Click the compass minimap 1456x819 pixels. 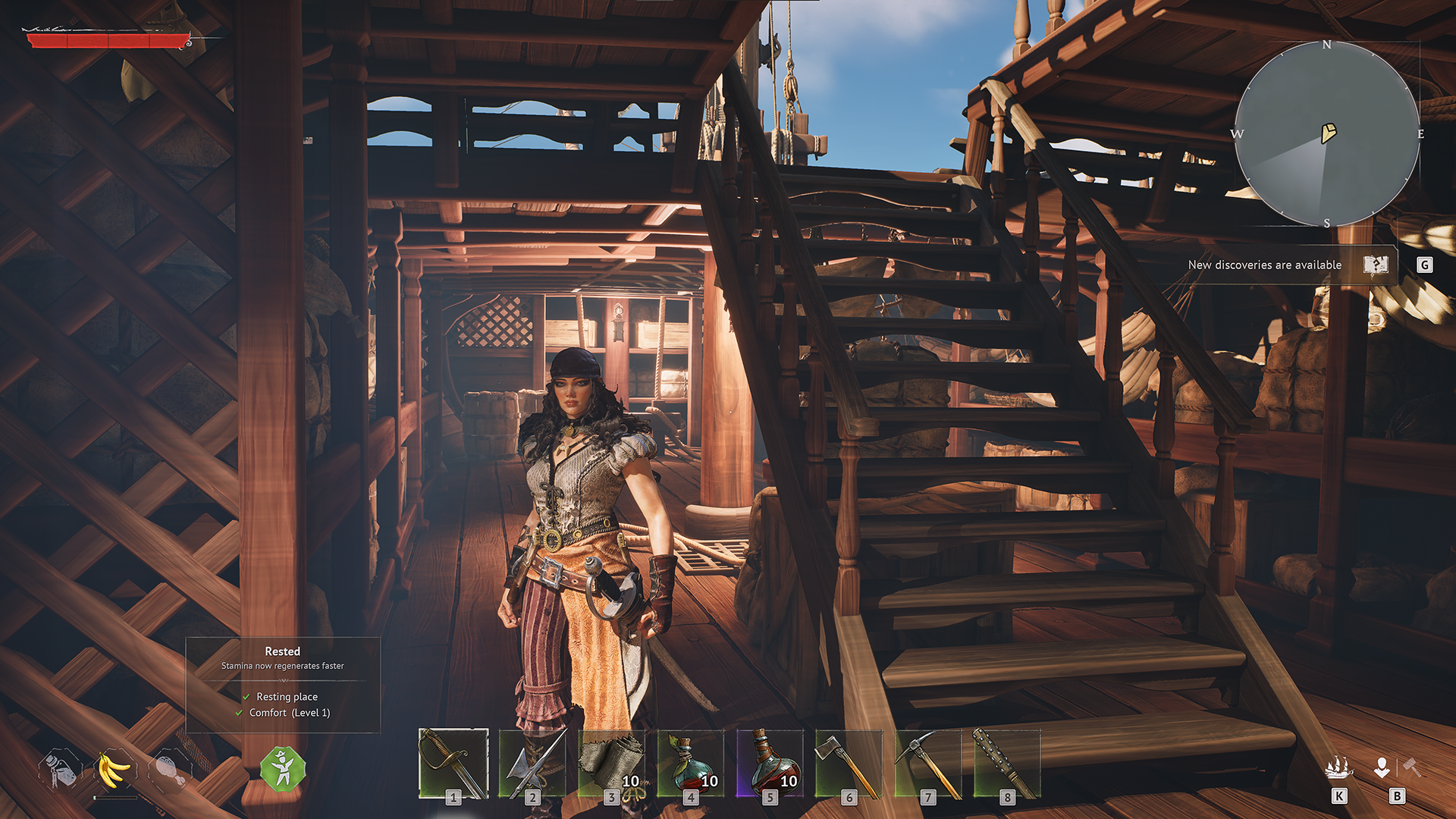[1327, 134]
